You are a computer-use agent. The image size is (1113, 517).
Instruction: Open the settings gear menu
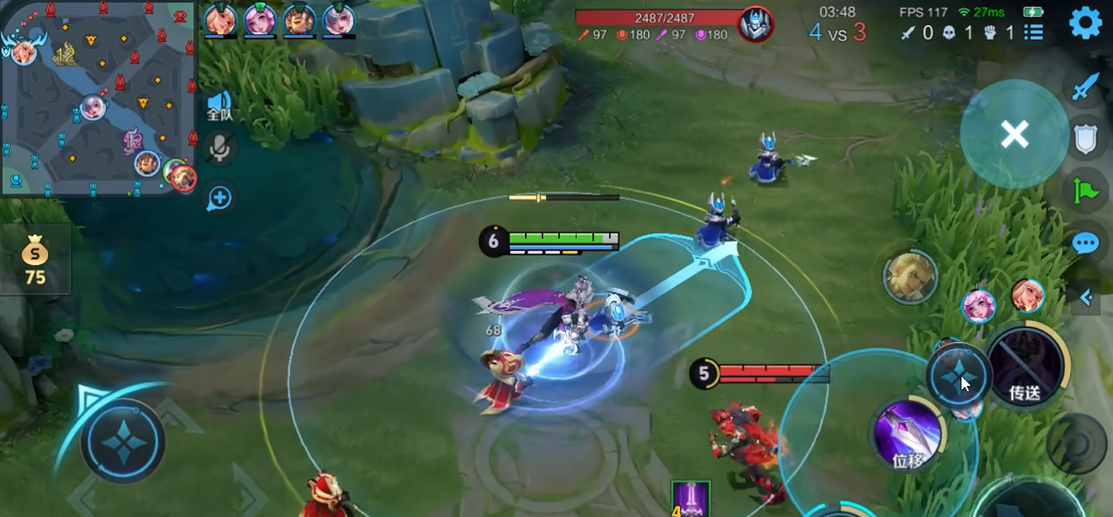coord(1085,23)
